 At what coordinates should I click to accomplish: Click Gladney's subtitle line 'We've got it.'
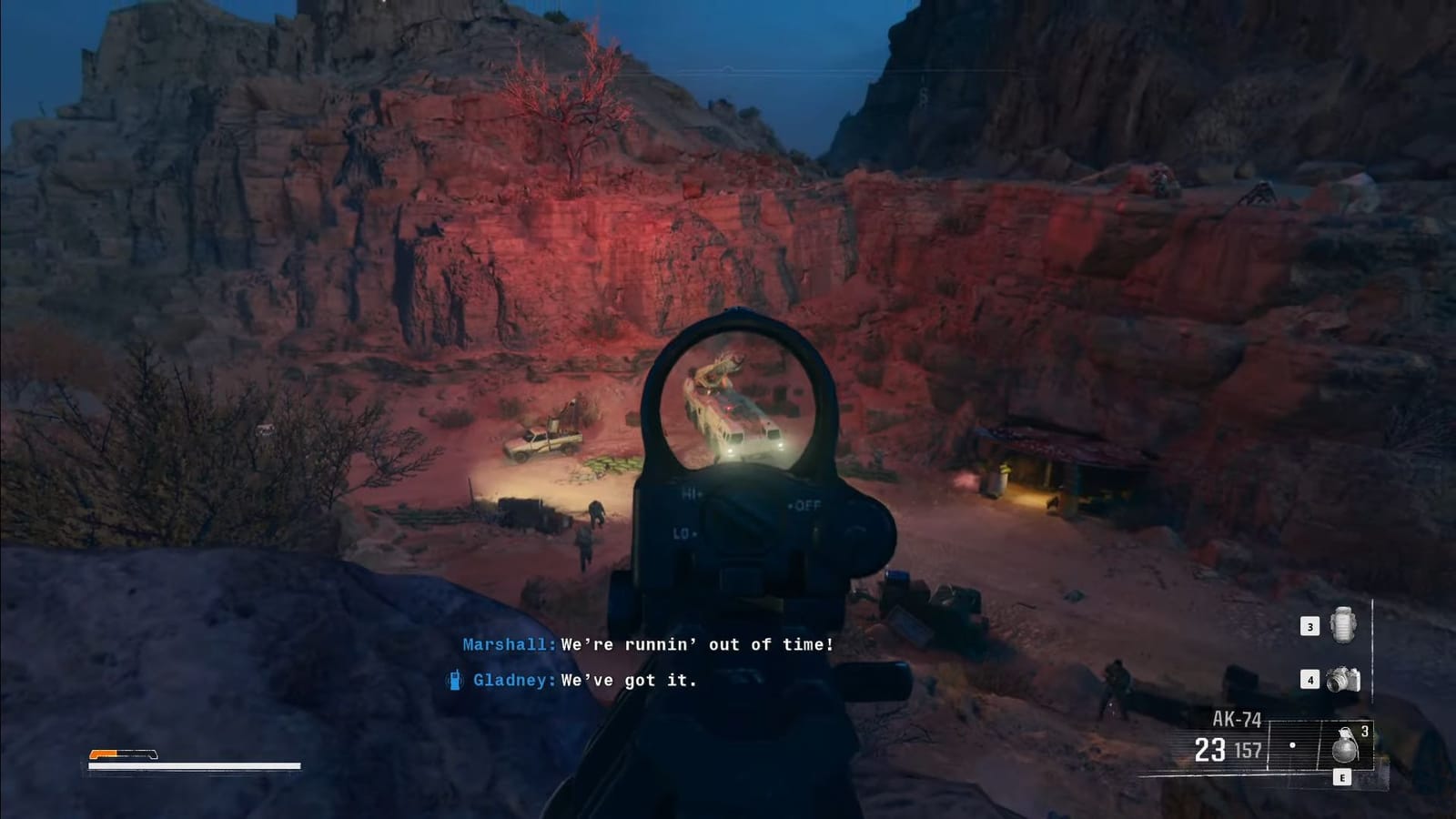point(628,680)
